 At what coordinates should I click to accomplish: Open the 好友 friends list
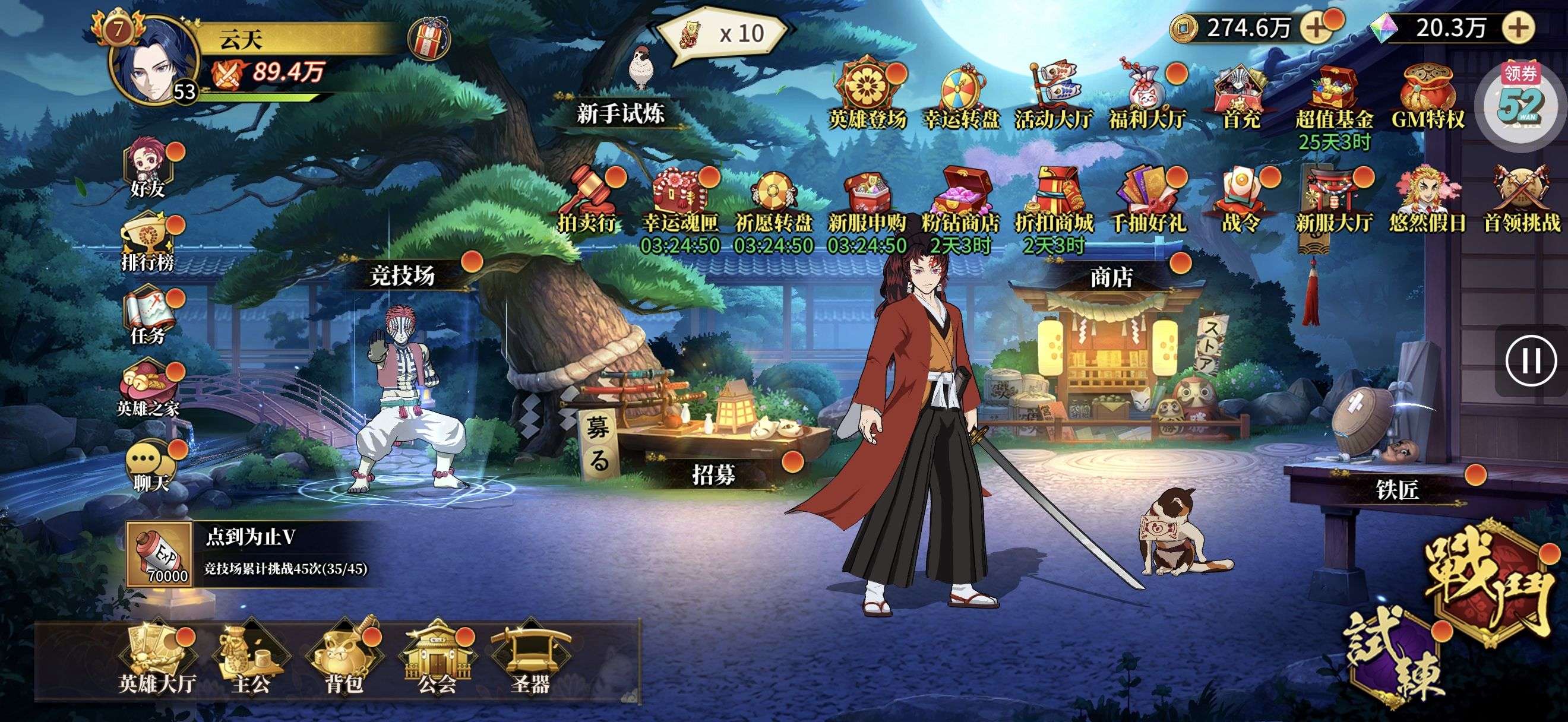(x=148, y=167)
